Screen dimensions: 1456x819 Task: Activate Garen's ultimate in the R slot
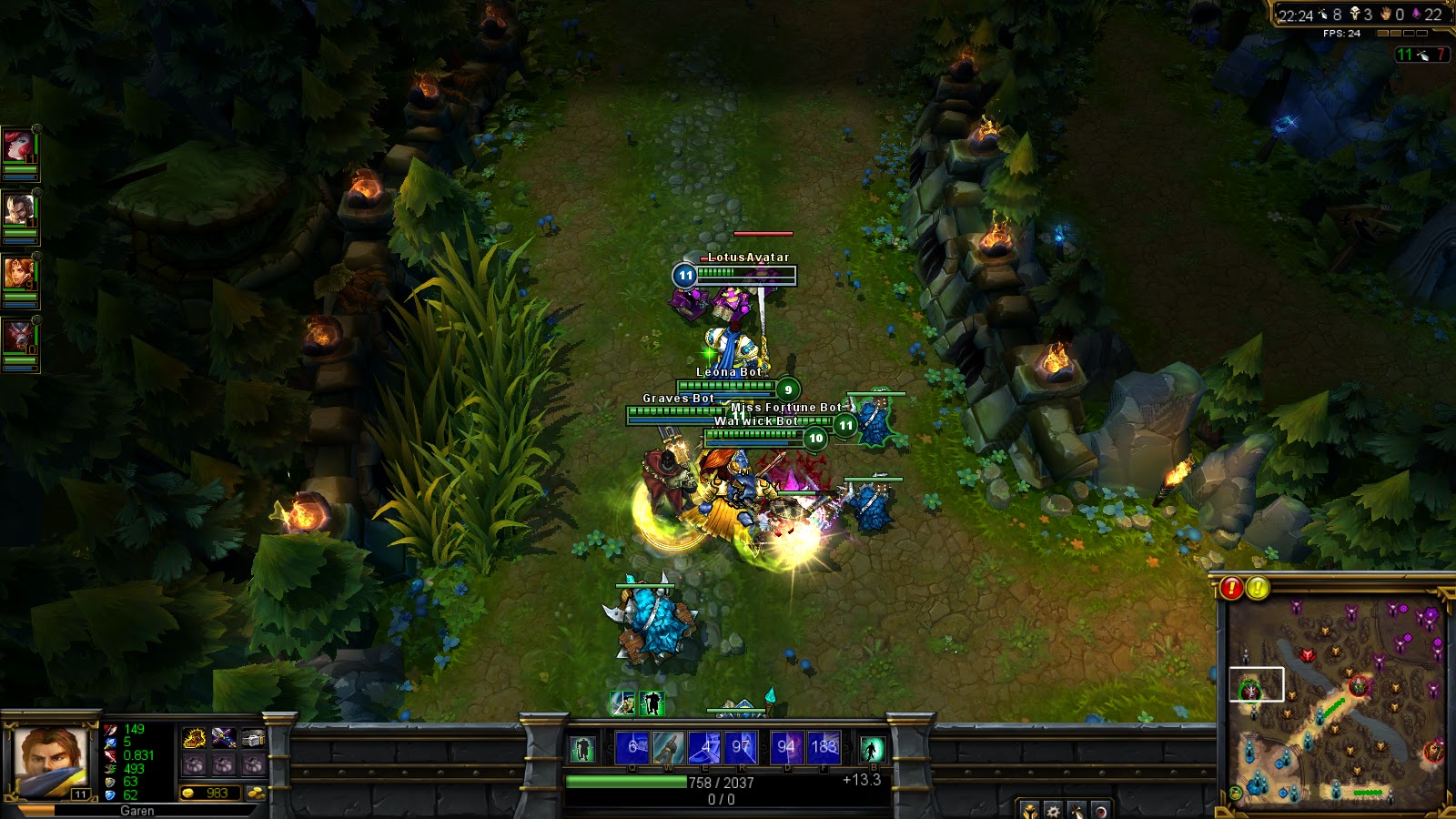coord(743,747)
